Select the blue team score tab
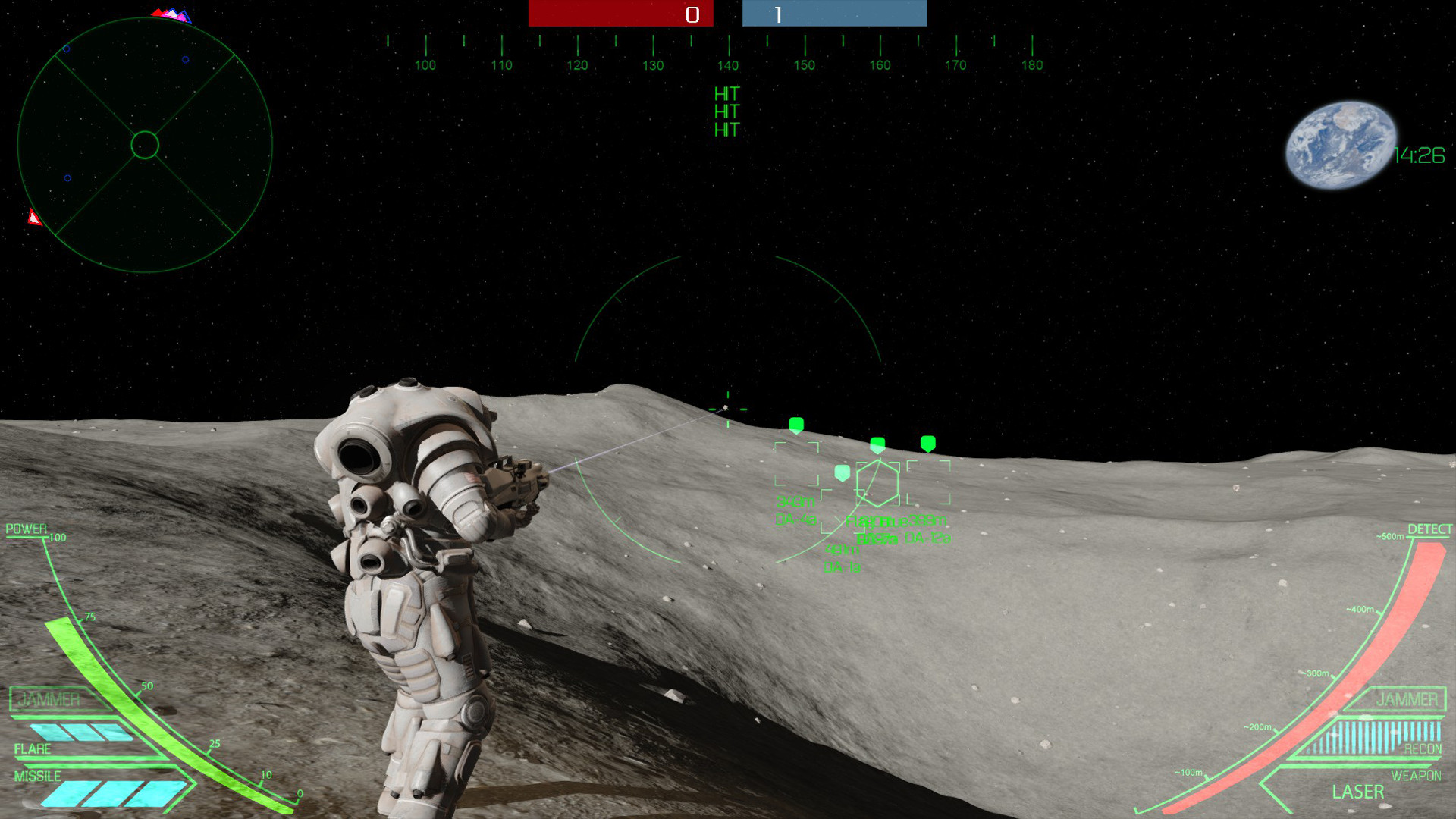This screenshot has height=819, width=1456. (834, 13)
